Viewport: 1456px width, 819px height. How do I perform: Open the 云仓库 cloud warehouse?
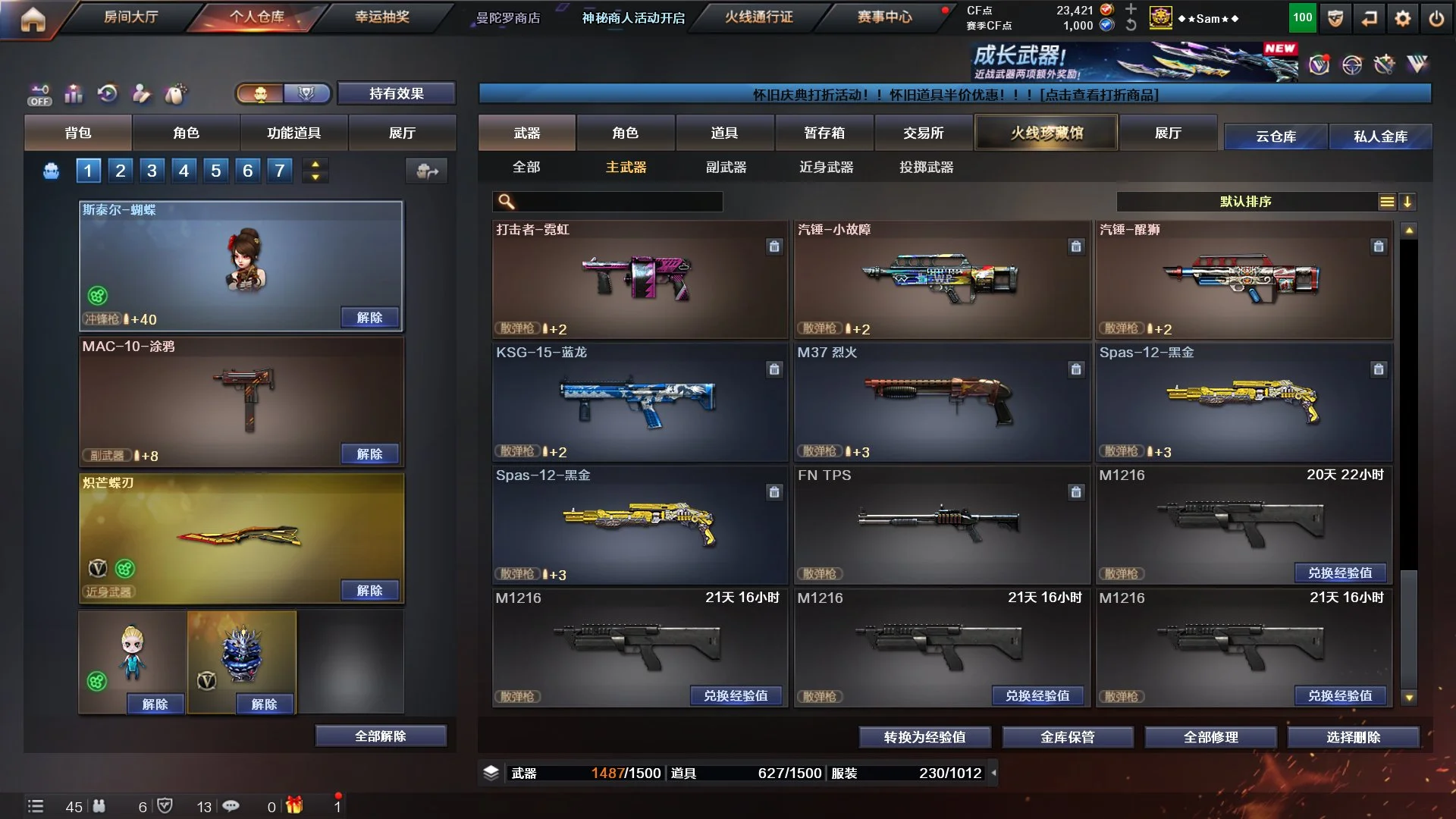point(1276,136)
